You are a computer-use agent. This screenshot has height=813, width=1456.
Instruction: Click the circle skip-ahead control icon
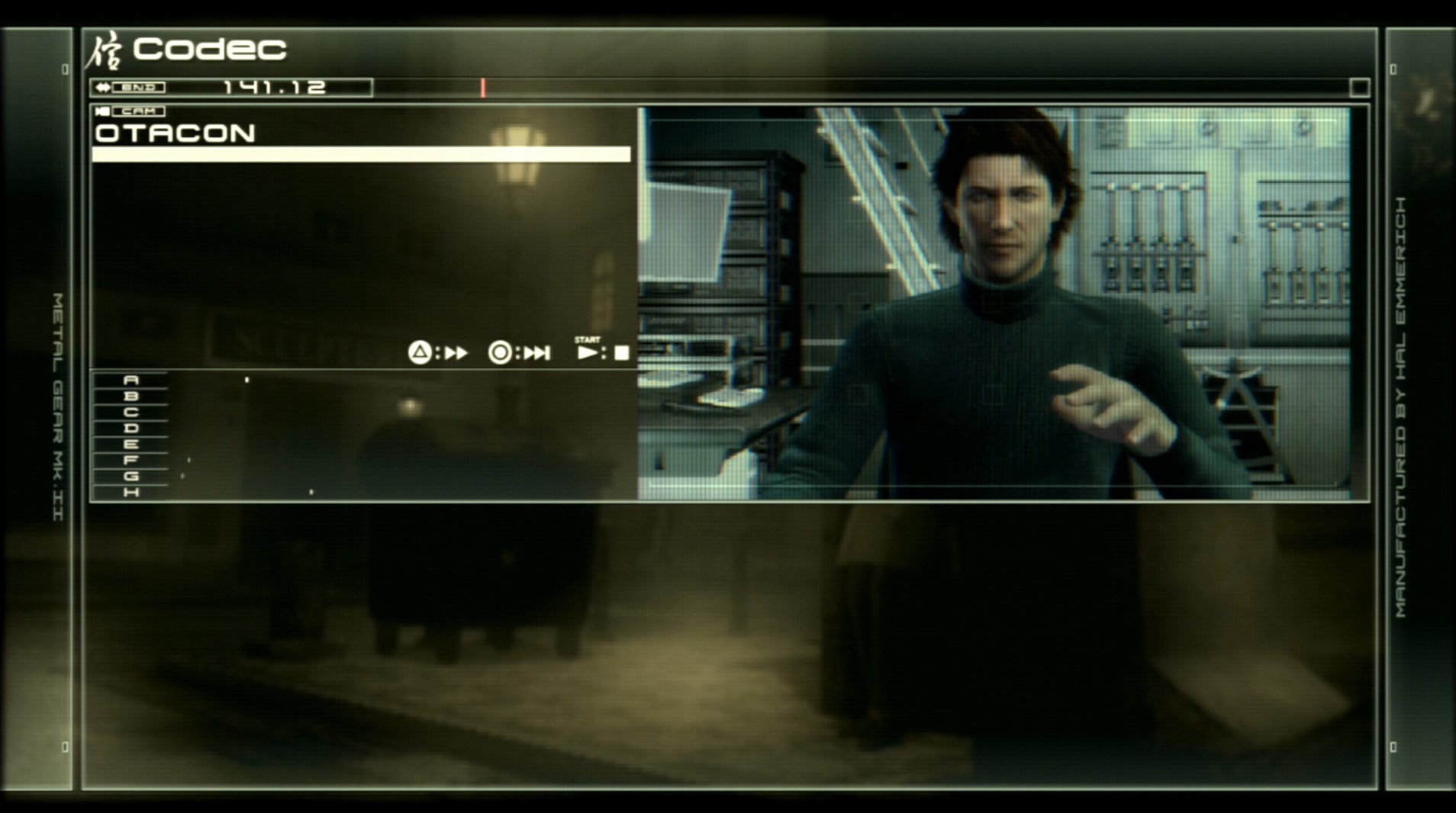[x=501, y=353]
